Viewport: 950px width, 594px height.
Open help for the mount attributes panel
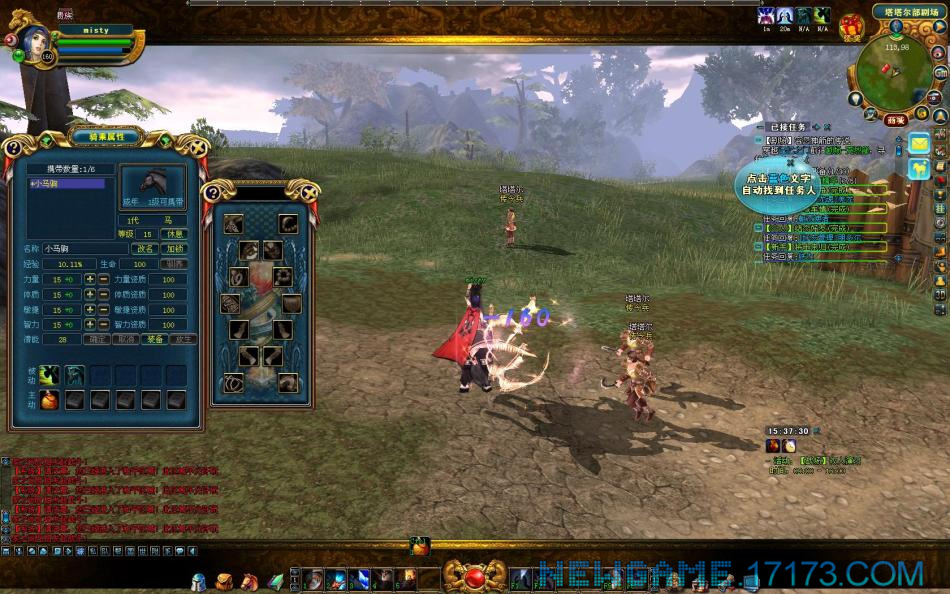click(12, 148)
